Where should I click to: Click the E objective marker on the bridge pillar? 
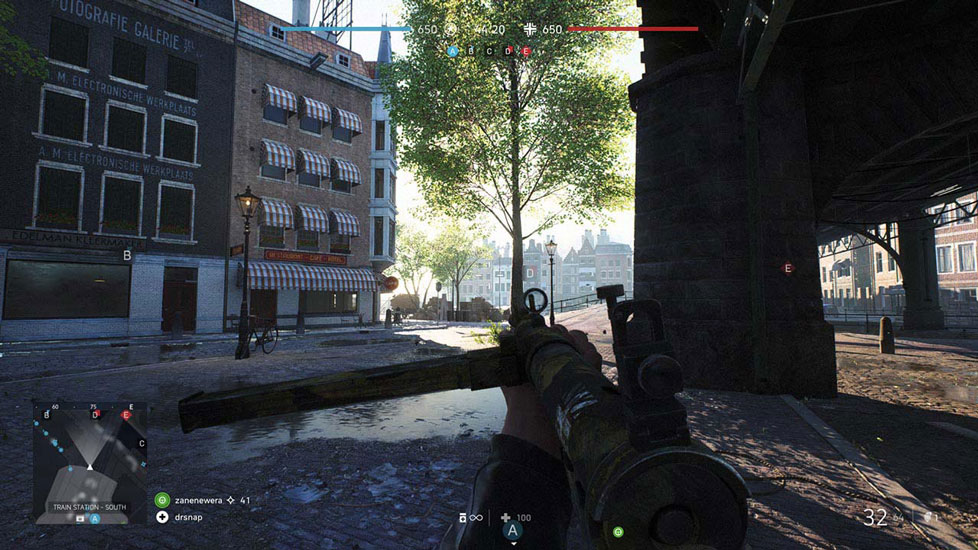[788, 268]
